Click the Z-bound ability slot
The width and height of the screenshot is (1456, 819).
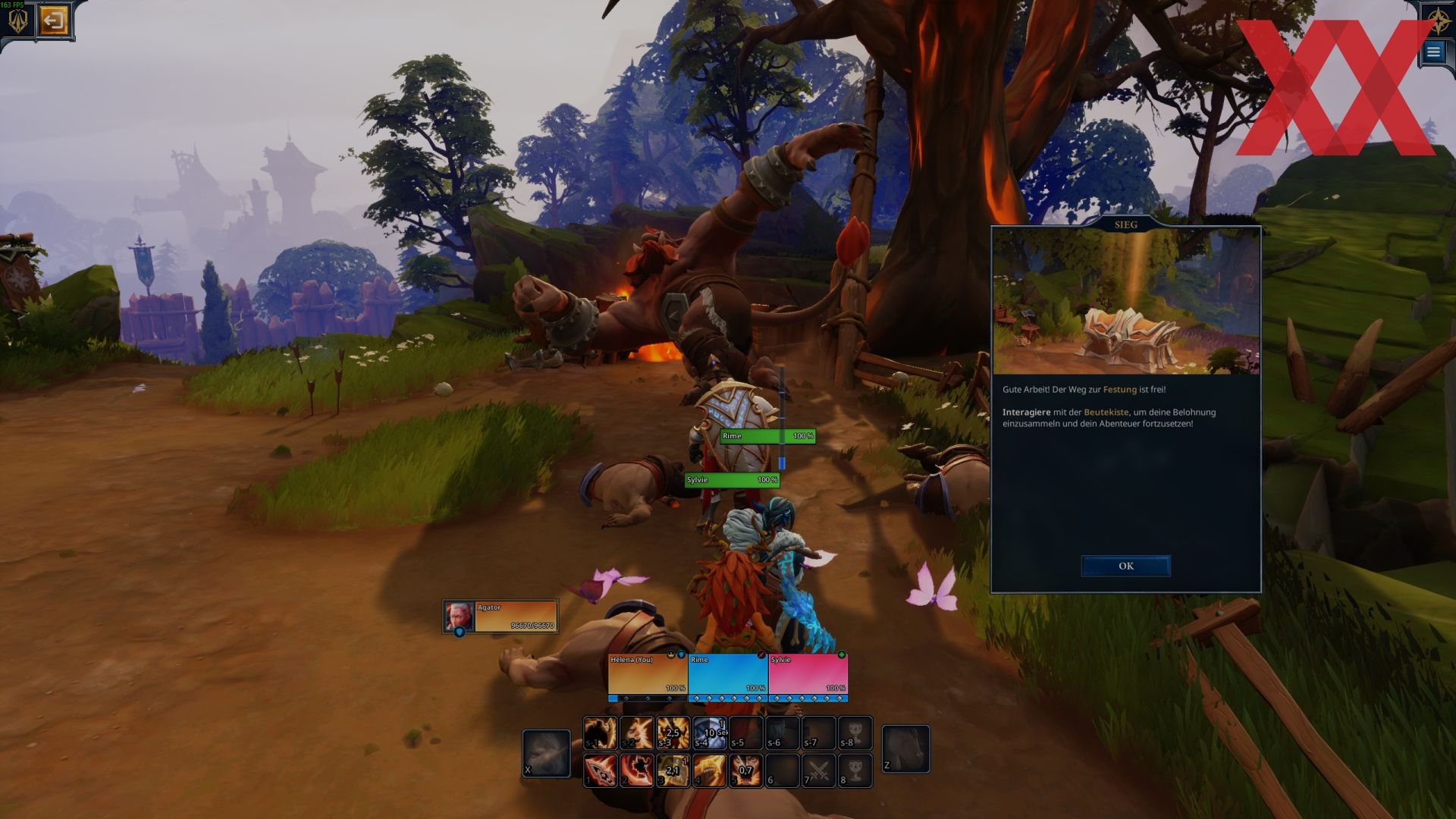click(905, 748)
